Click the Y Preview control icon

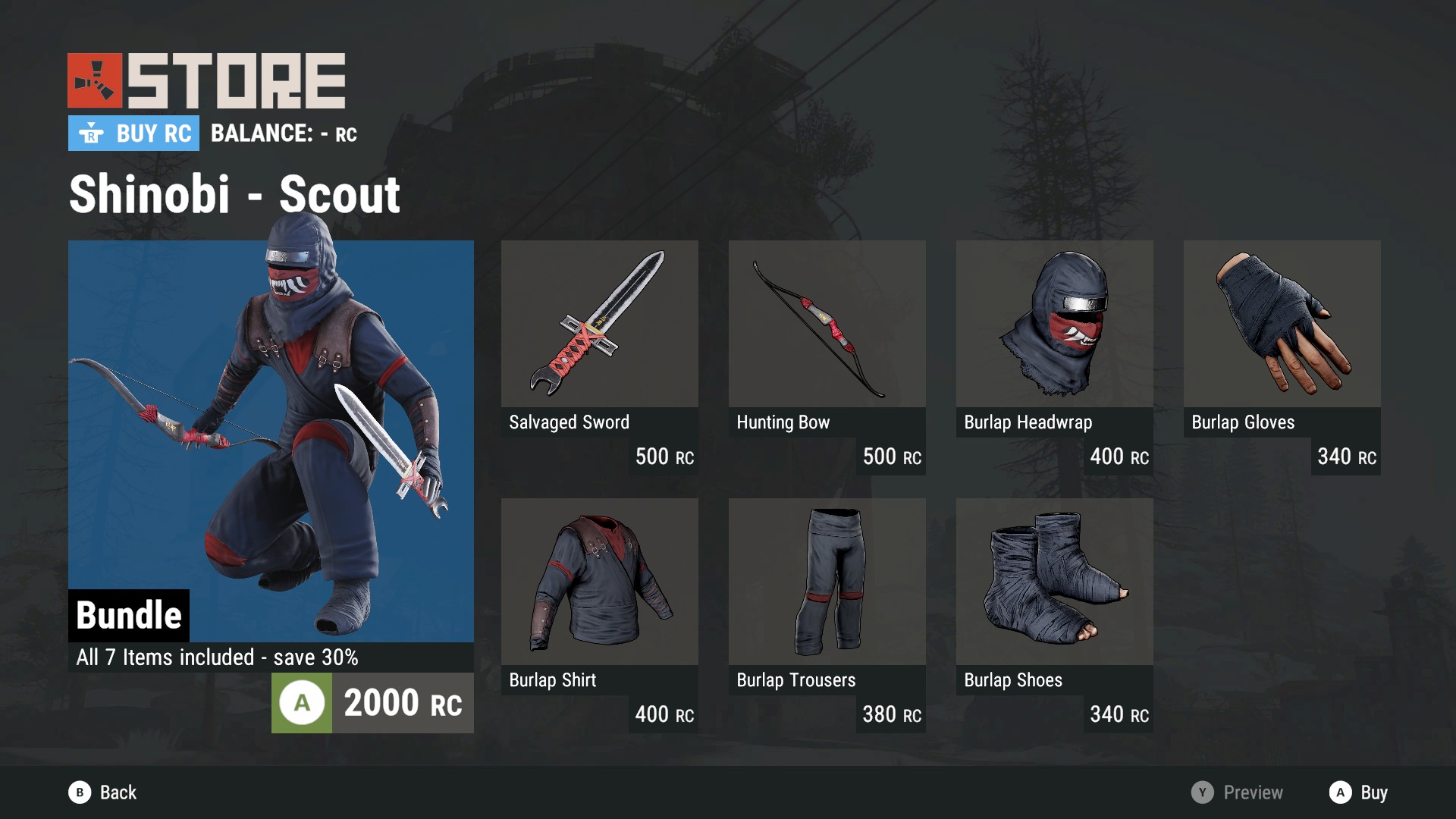[1202, 792]
